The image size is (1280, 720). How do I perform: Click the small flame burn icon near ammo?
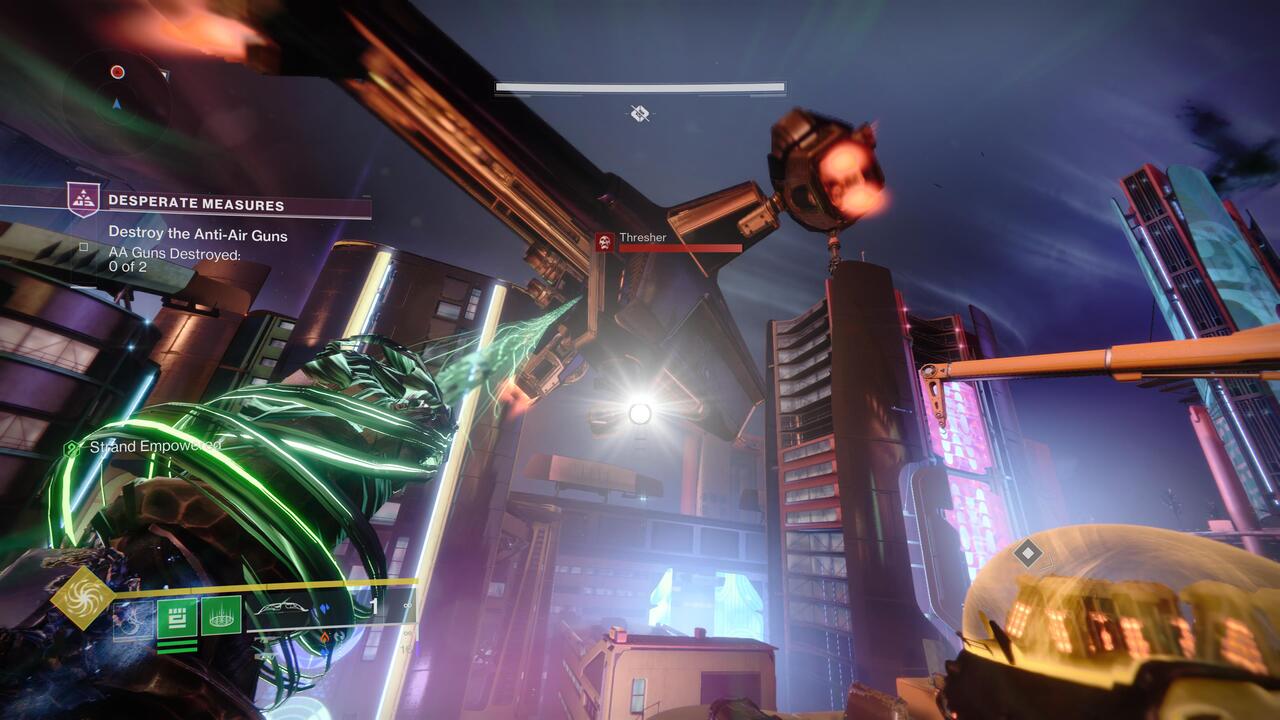tap(324, 638)
